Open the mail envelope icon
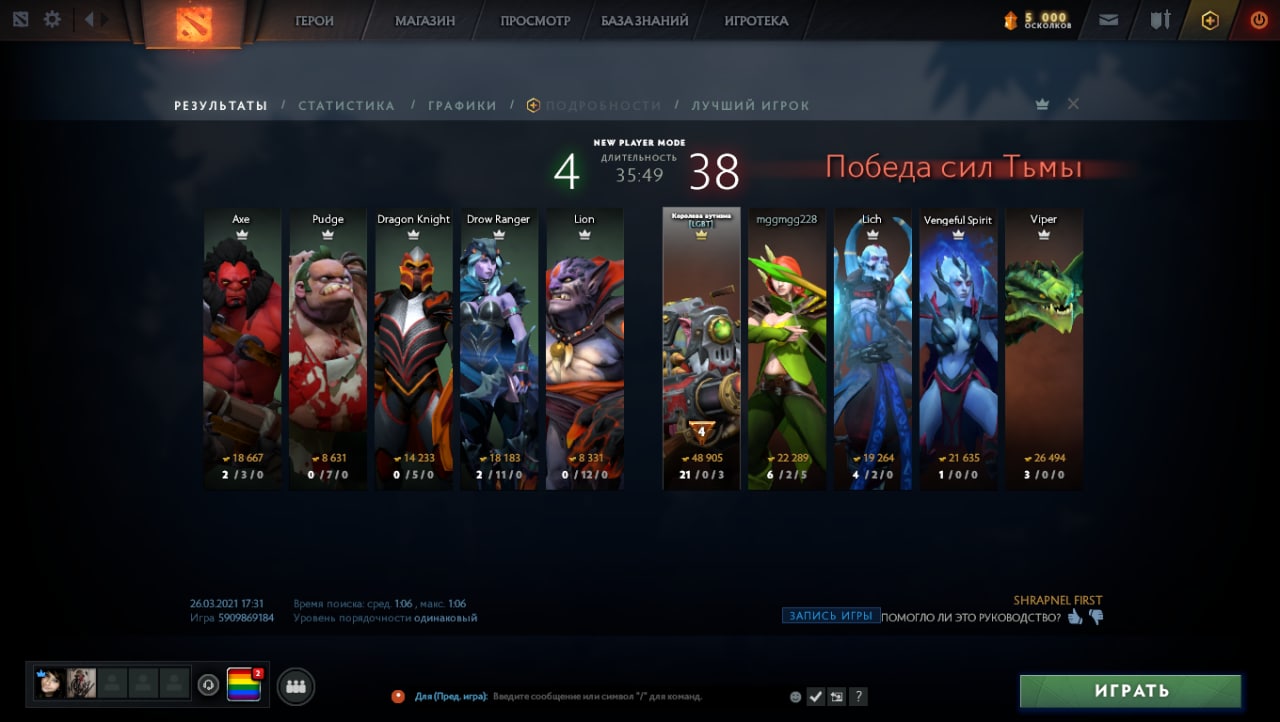Image resolution: width=1280 pixels, height=722 pixels. (x=1108, y=19)
